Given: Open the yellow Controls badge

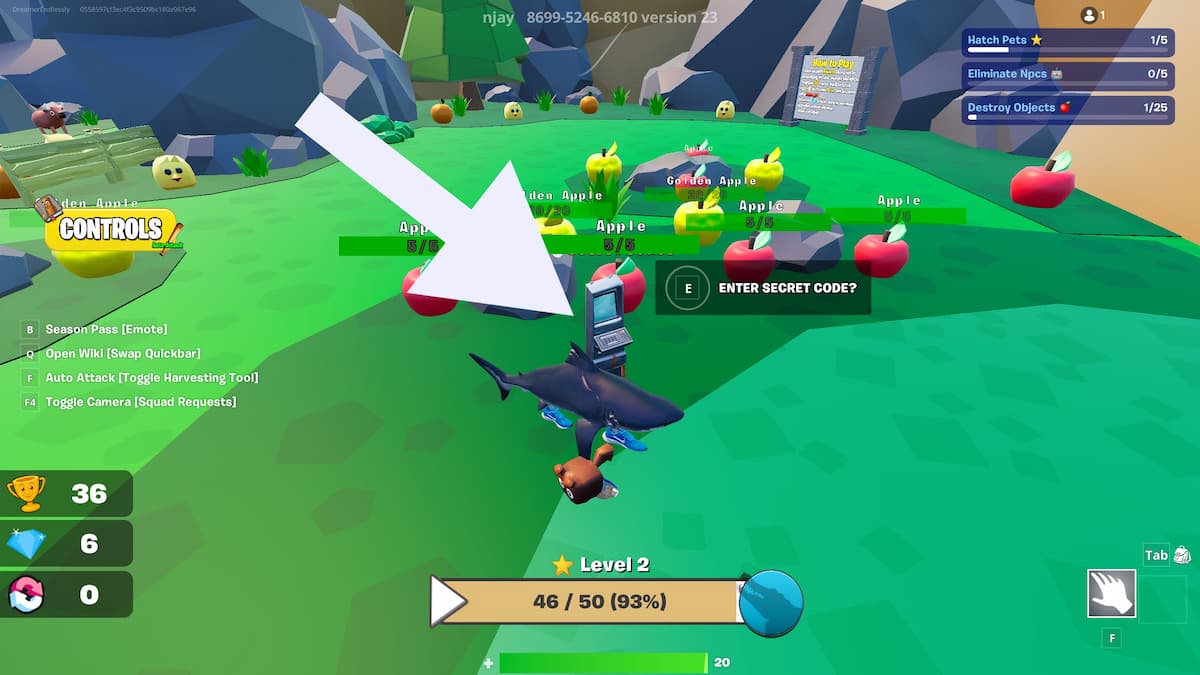Looking at the screenshot, I should click(110, 230).
